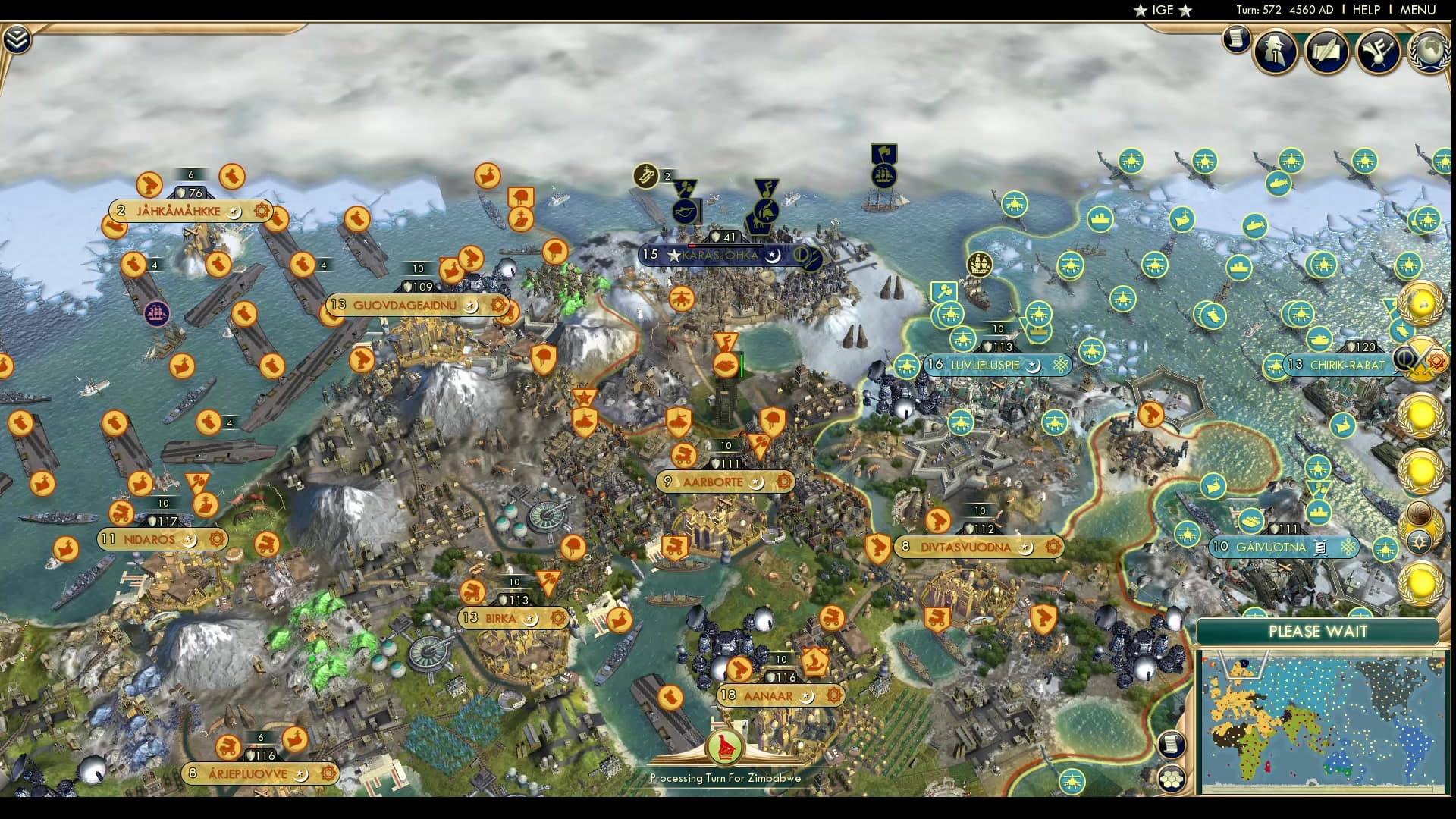Open the Espionage overview spy icon

(1273, 51)
